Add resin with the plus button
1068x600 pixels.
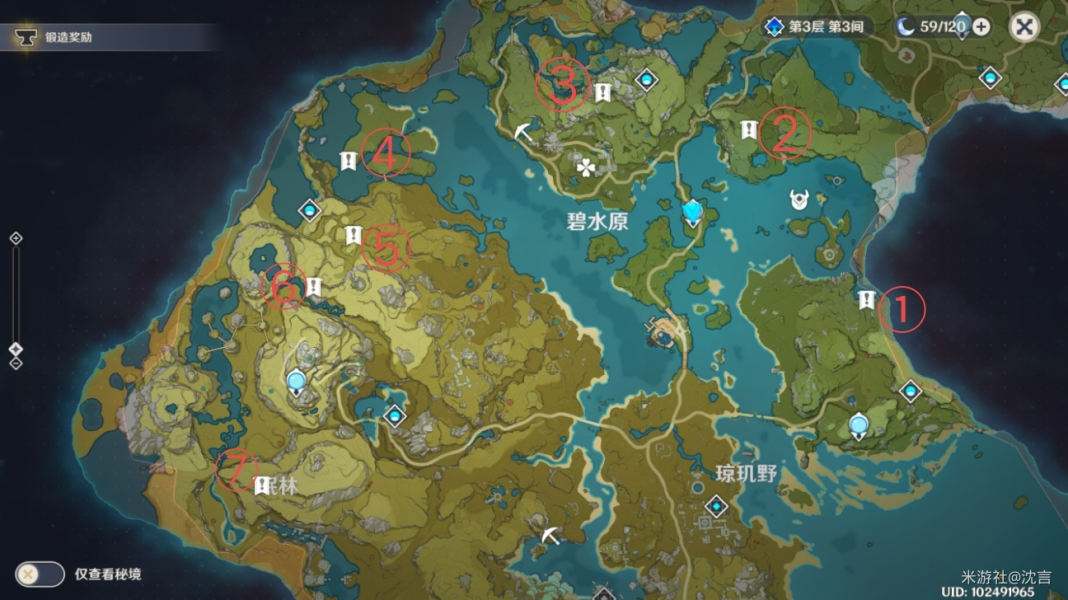pos(981,27)
